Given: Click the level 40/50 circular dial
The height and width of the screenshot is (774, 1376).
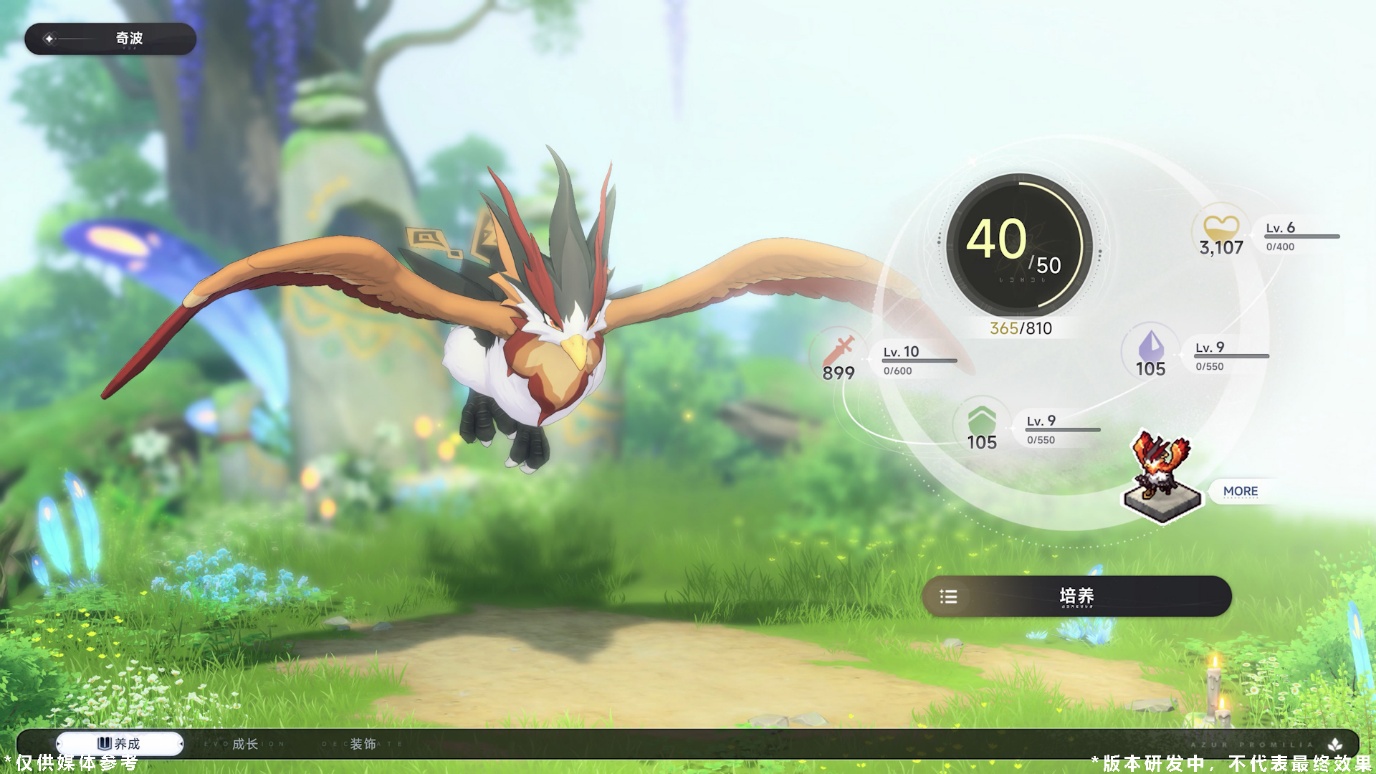Looking at the screenshot, I should pos(1018,246).
